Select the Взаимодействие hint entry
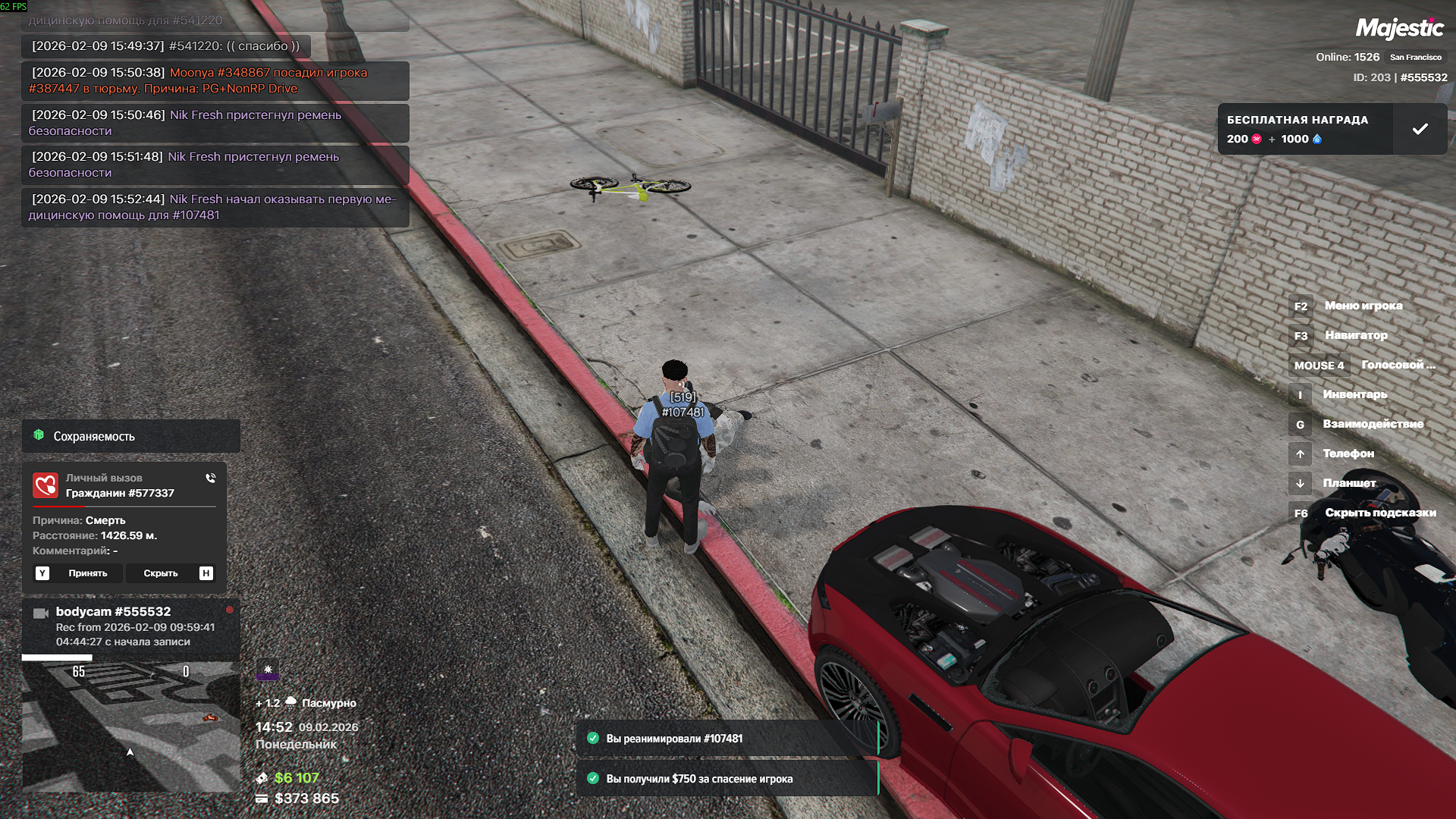 pos(1373,424)
